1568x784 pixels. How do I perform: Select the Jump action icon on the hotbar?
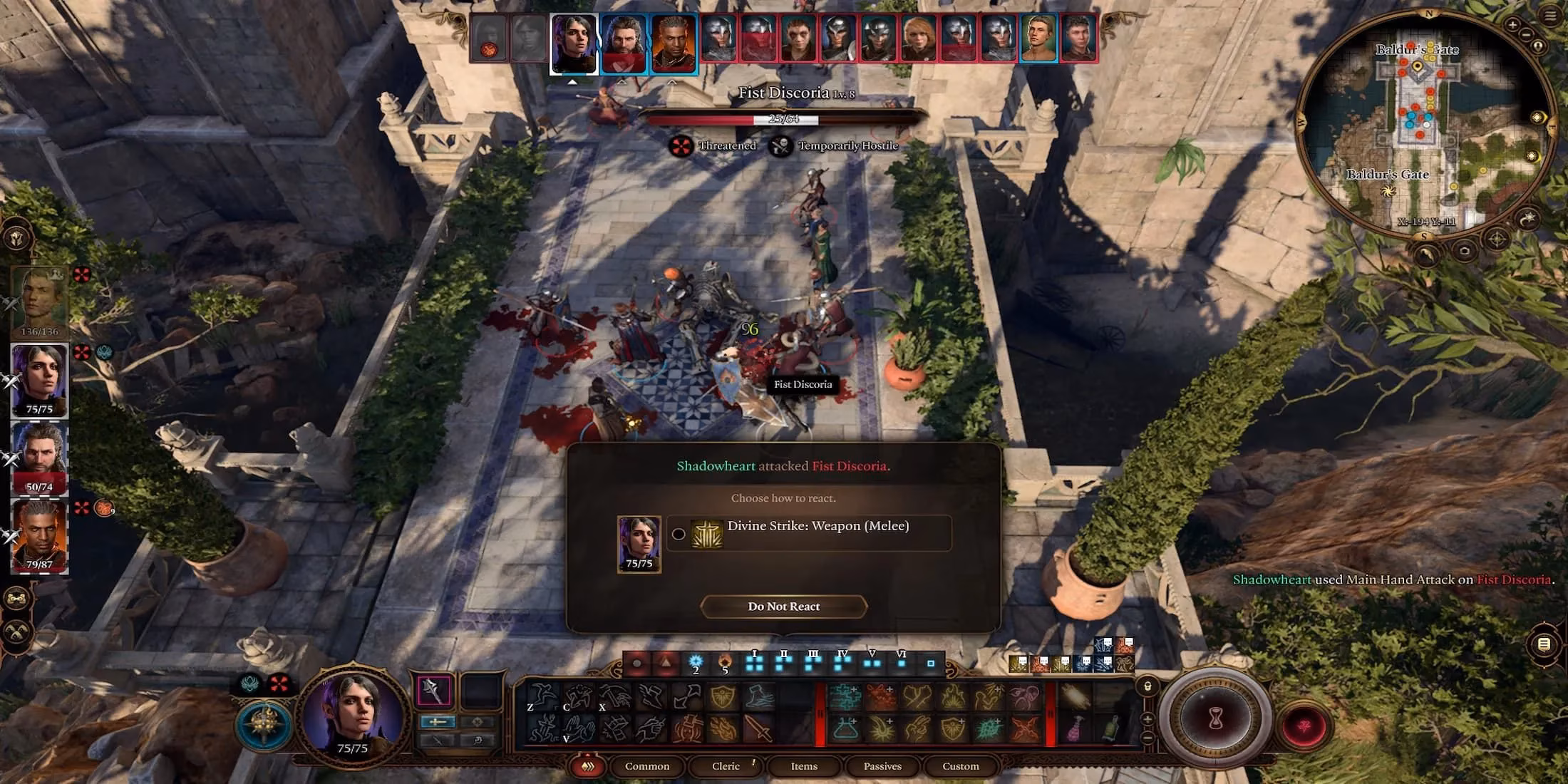point(543,695)
